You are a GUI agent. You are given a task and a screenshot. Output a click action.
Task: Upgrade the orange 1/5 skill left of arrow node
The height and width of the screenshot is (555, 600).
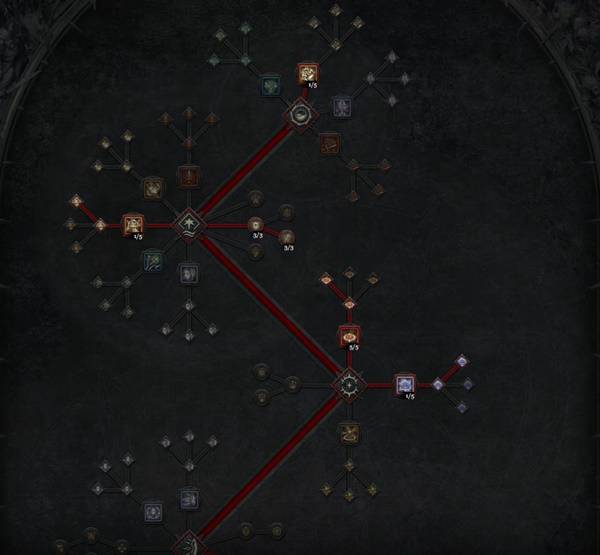[133, 225]
